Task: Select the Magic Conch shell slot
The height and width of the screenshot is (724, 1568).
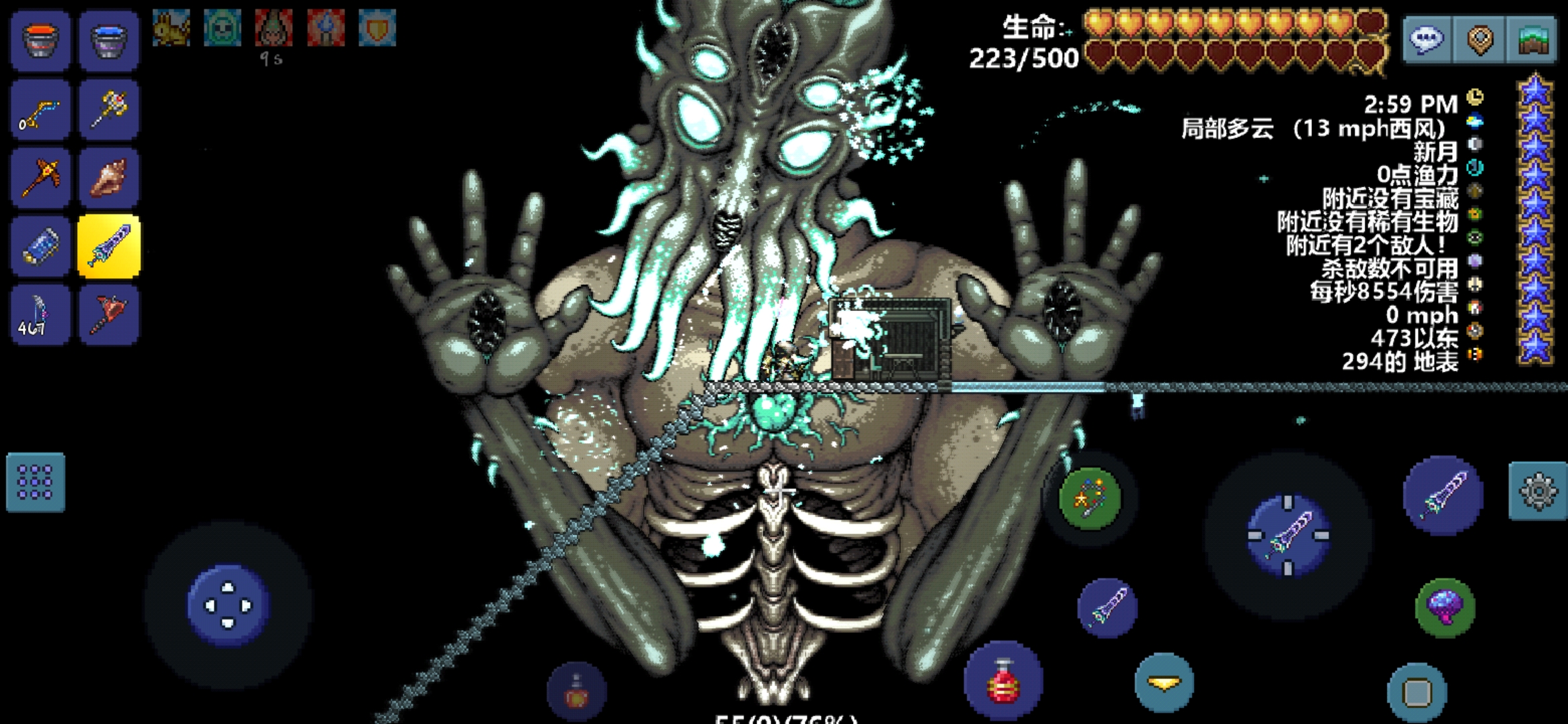Action: tap(109, 178)
